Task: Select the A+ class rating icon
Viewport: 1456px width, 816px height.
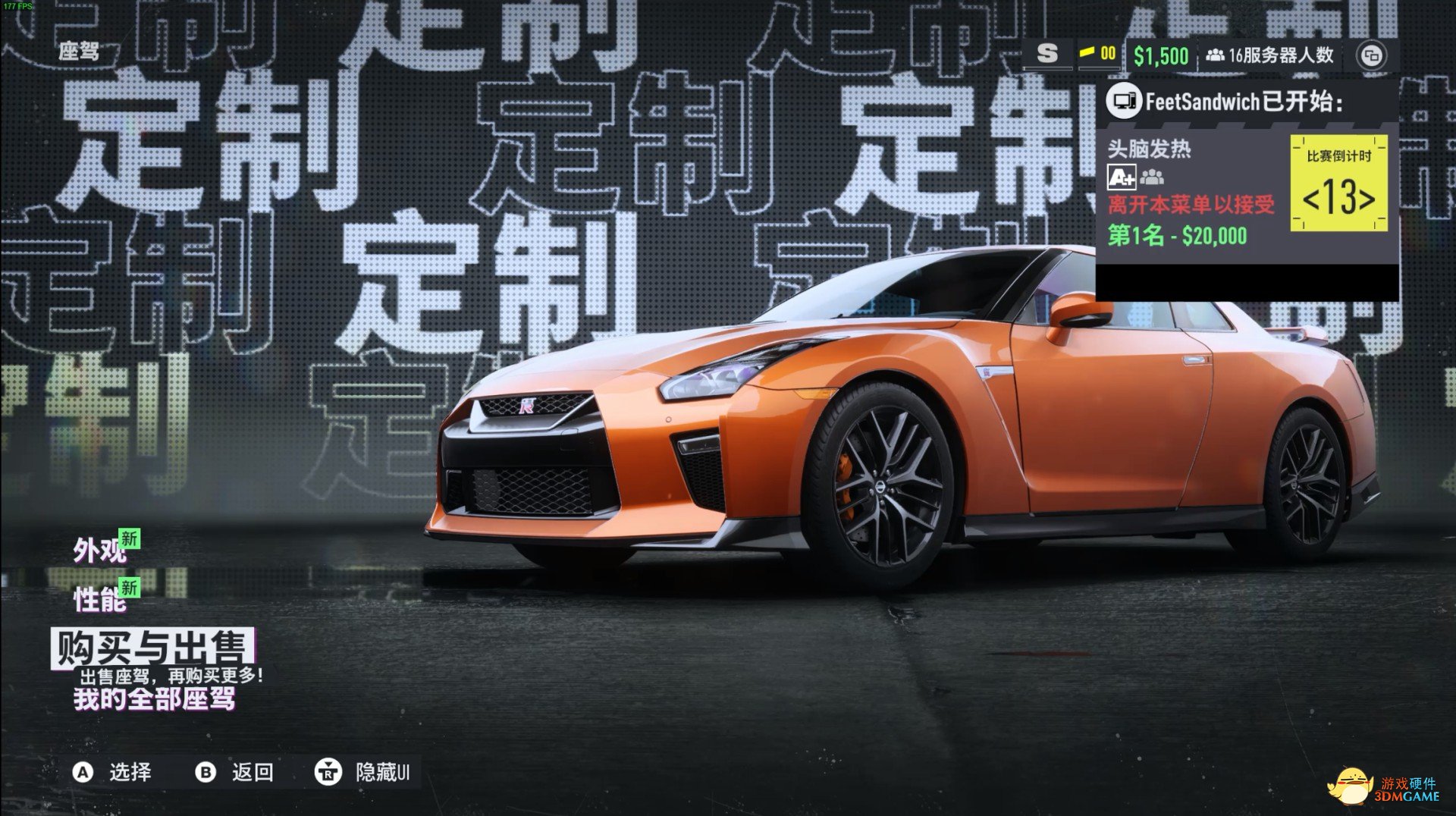Action: [1122, 177]
